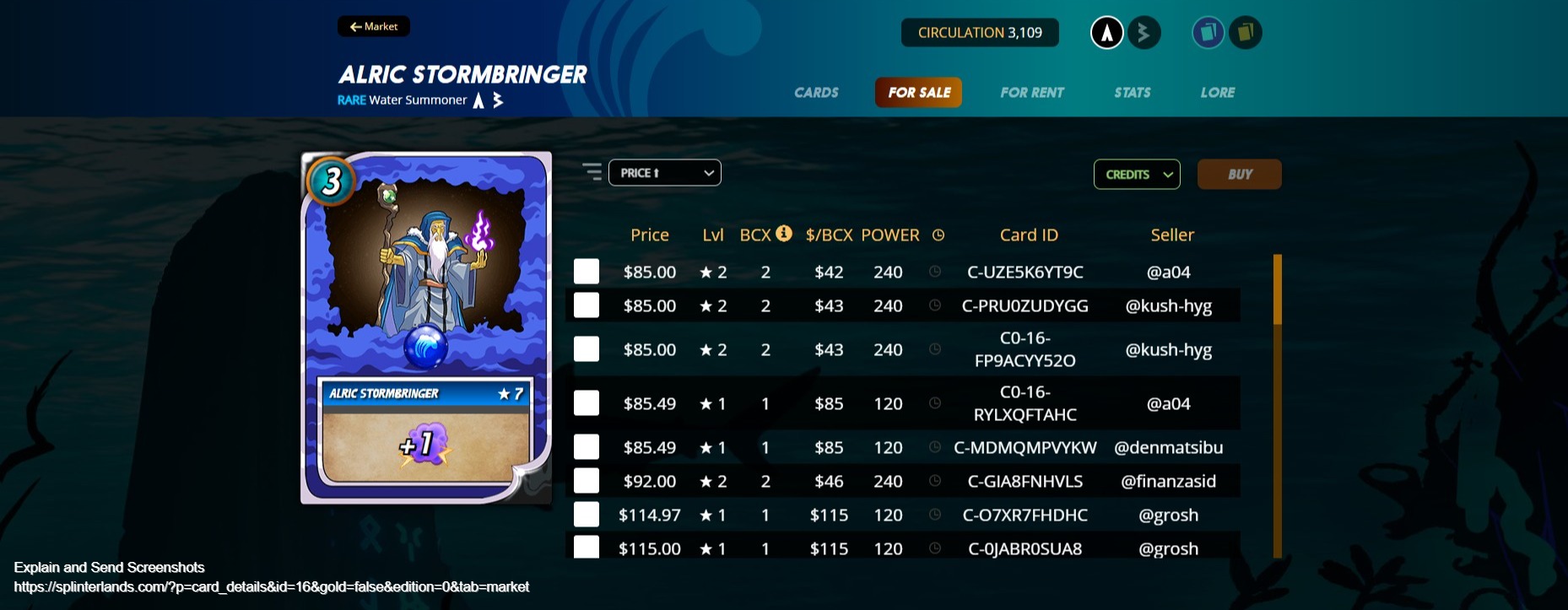The width and height of the screenshot is (1568, 610).
Task: Check the listing sold by @a04 for $85.00
Action: click(x=586, y=272)
